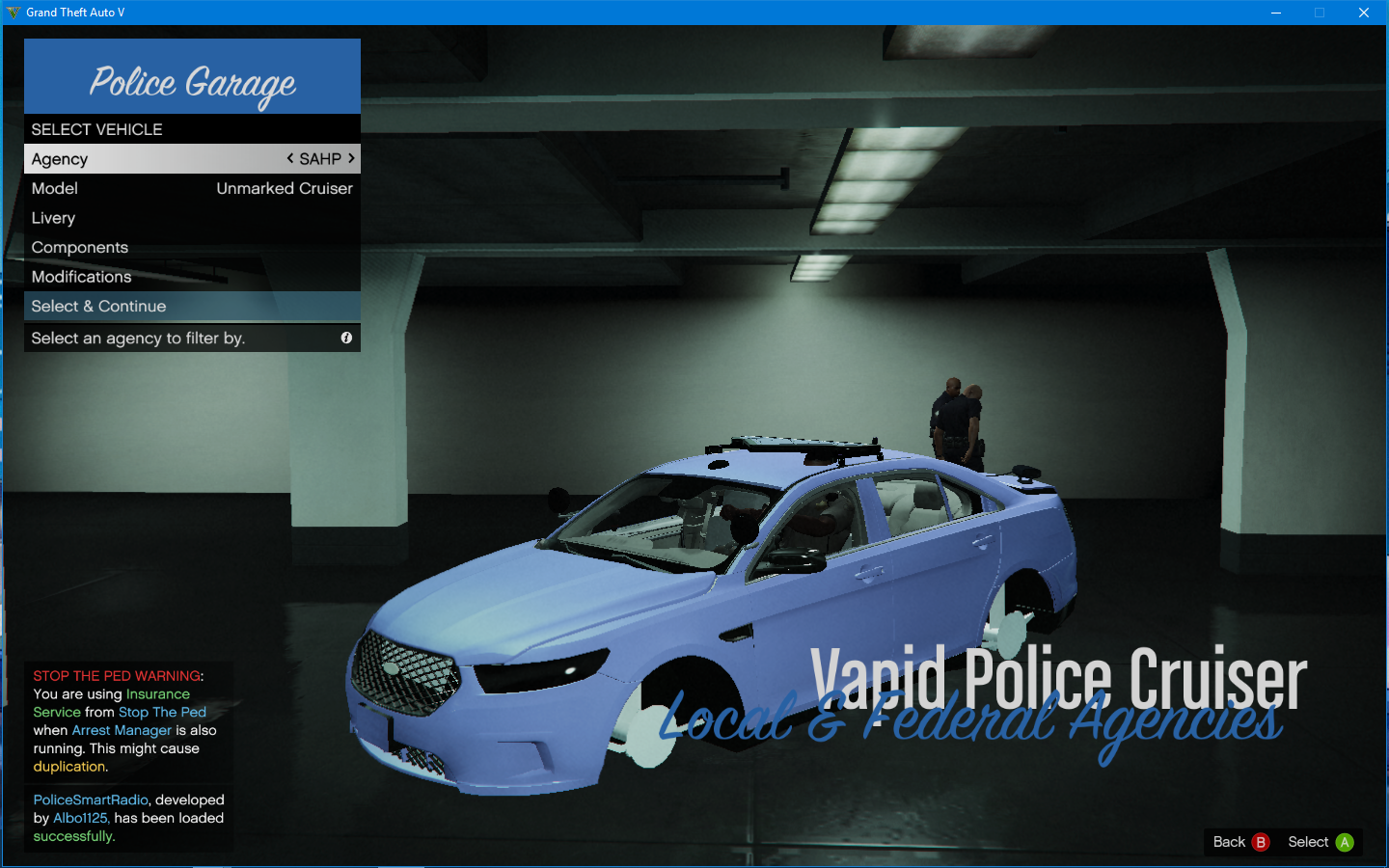Choose Select & Continue

(x=192, y=307)
